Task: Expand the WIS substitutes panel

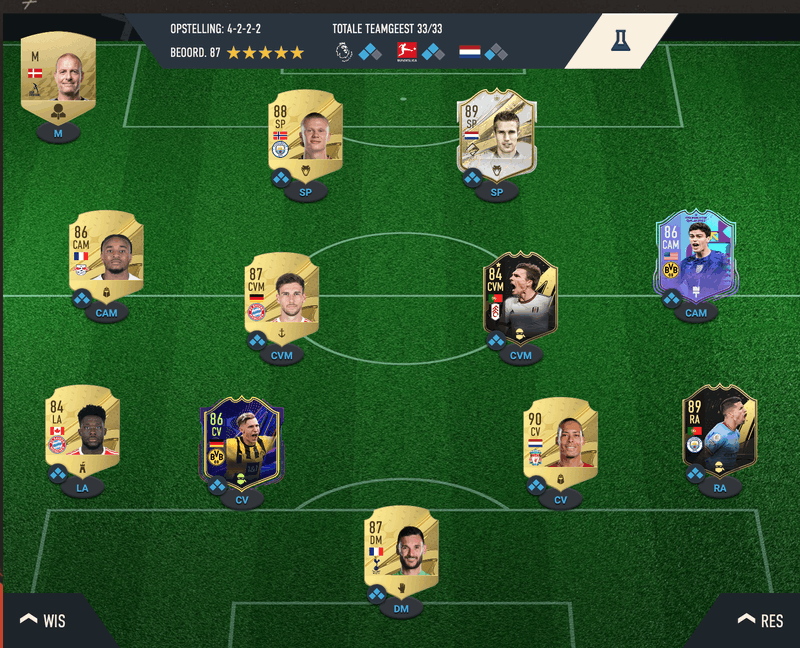Action: click(43, 621)
